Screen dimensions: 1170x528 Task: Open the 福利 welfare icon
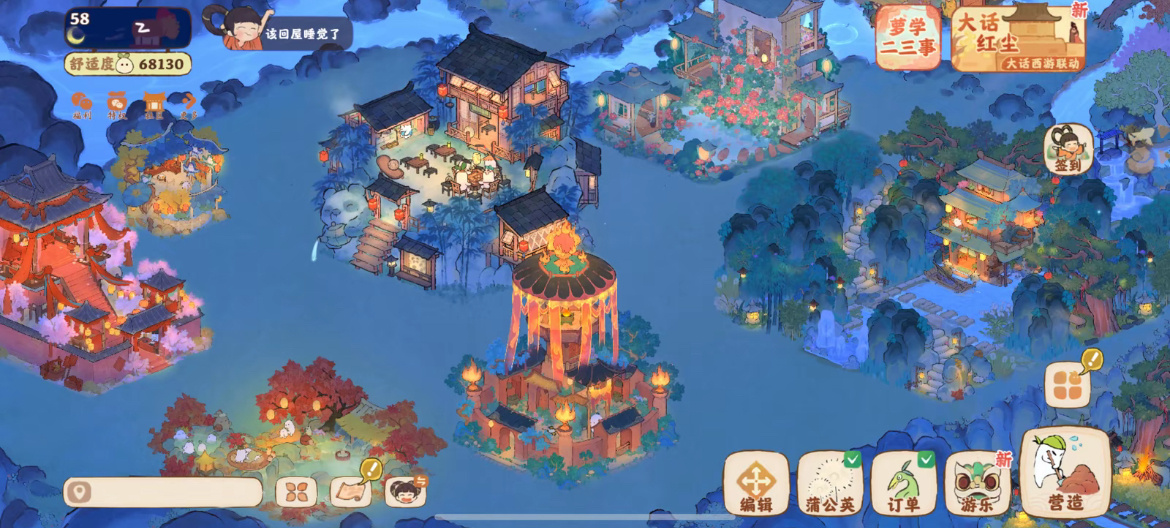click(82, 104)
